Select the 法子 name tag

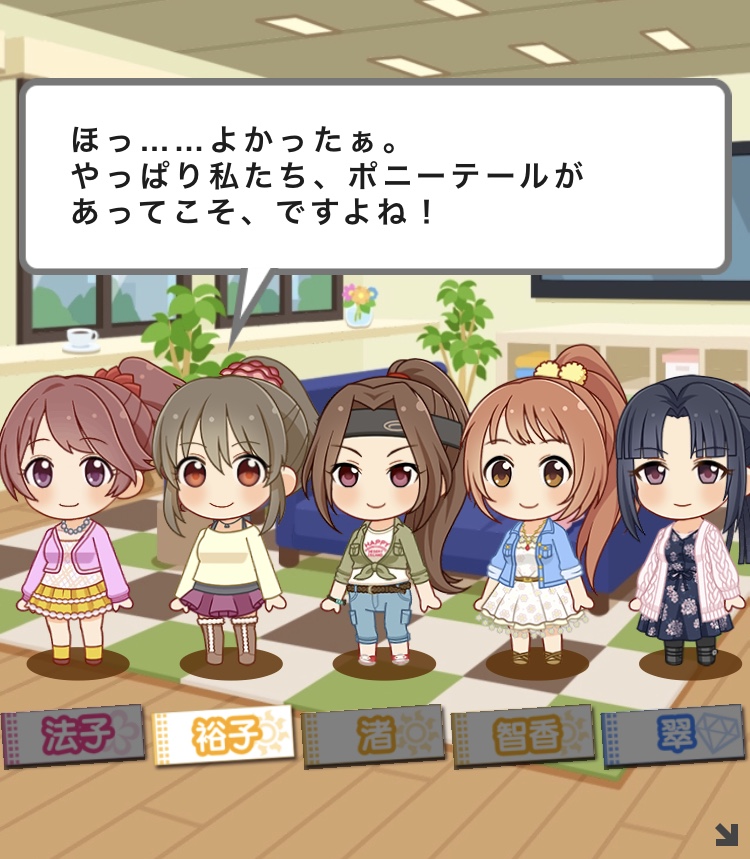click(x=73, y=737)
